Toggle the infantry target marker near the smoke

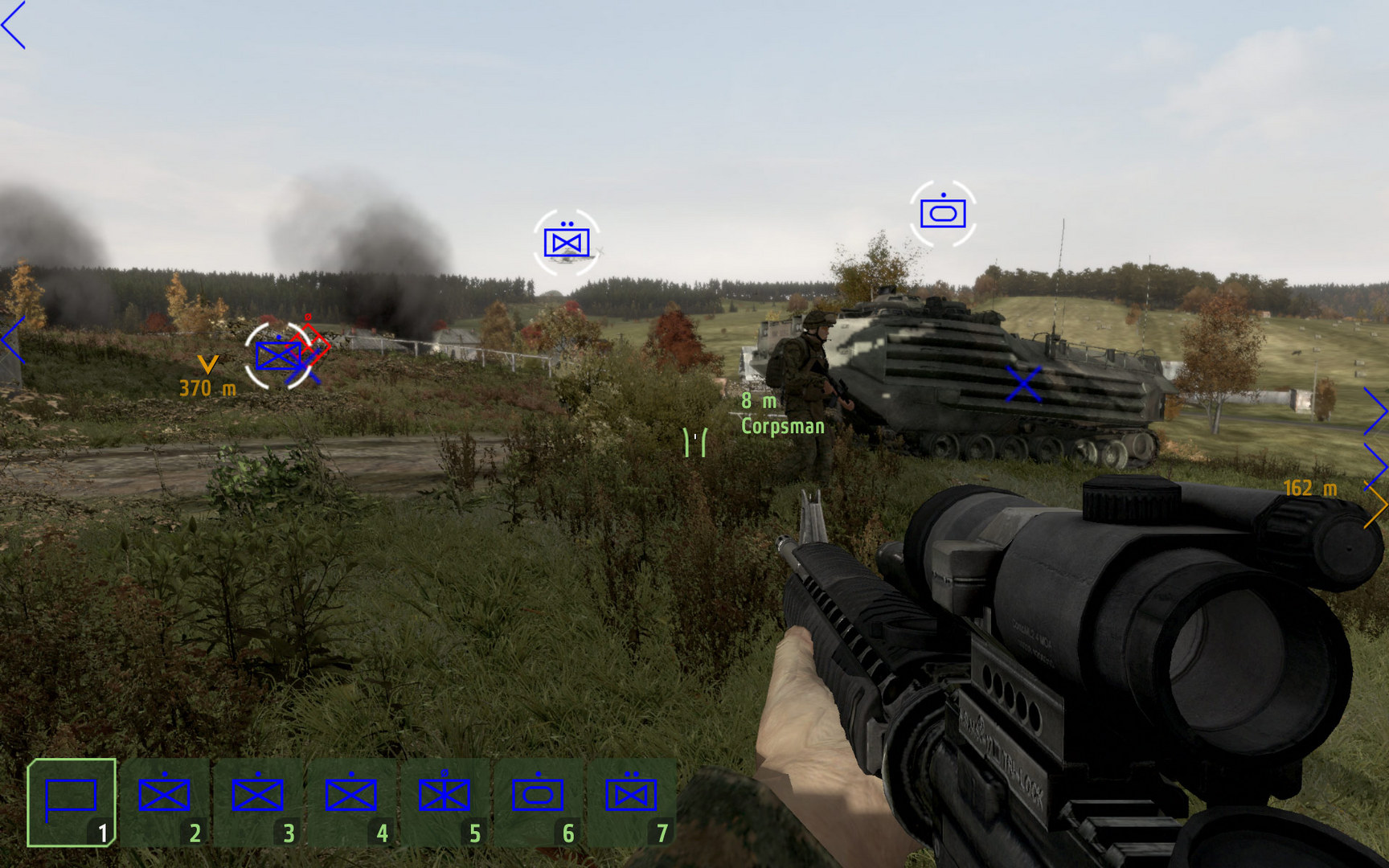tap(279, 354)
